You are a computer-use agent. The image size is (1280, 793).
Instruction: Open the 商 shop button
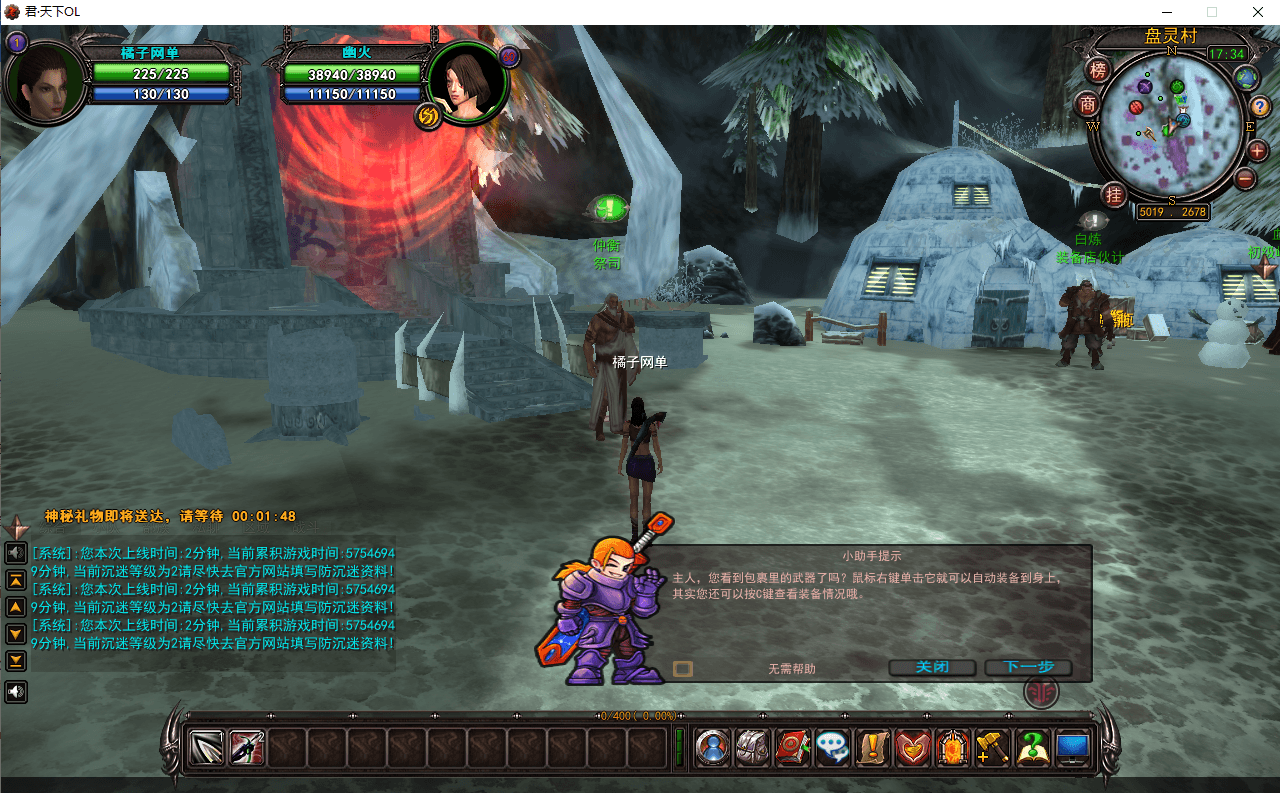(x=1088, y=104)
